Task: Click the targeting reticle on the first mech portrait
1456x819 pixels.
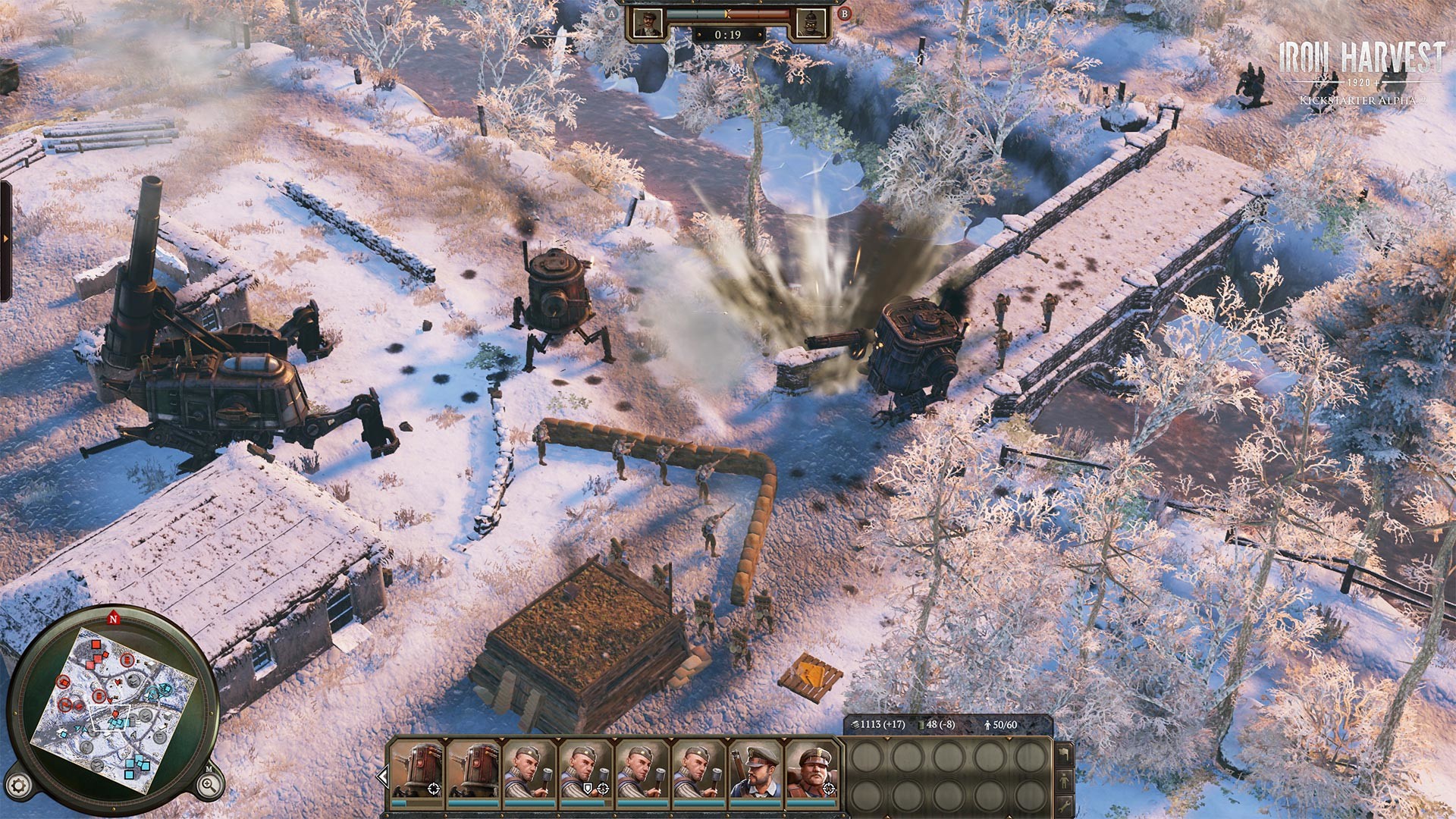Action: click(434, 789)
